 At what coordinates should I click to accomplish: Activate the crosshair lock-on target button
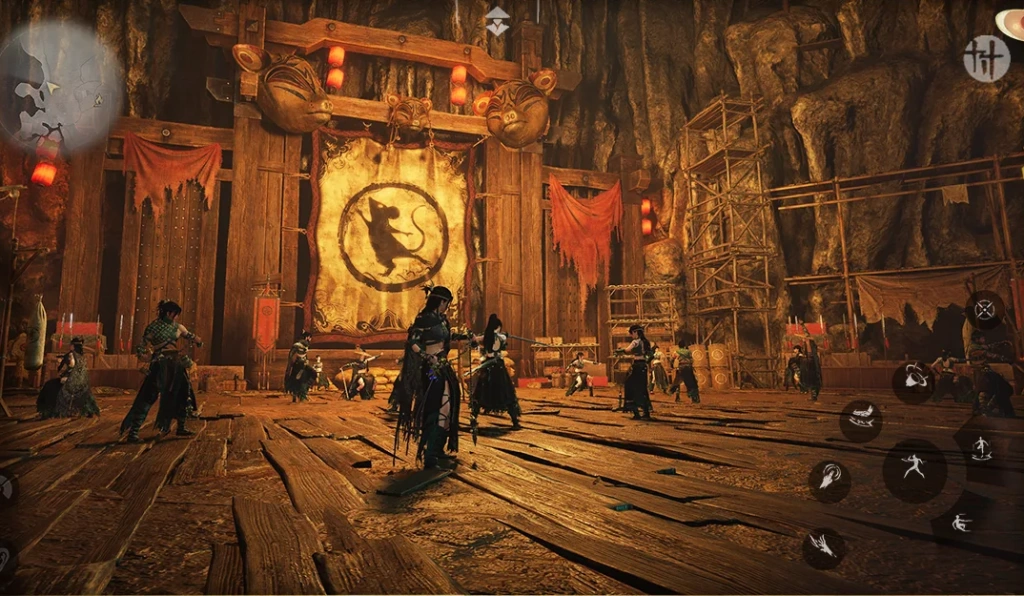[x=984, y=310]
